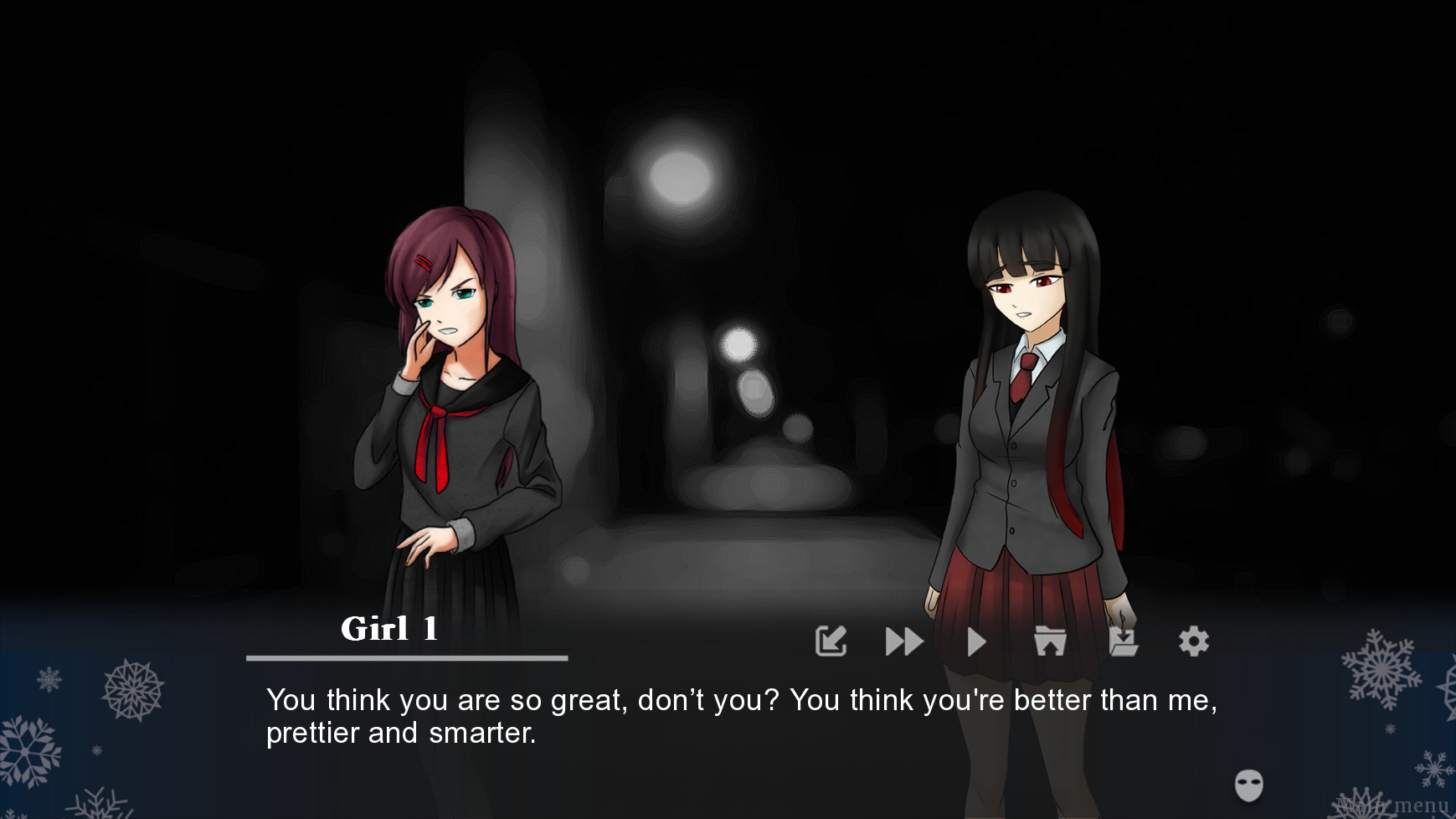Screen dimensions: 1456x819
Task: Save your progress with the save icon
Action: point(1122,641)
